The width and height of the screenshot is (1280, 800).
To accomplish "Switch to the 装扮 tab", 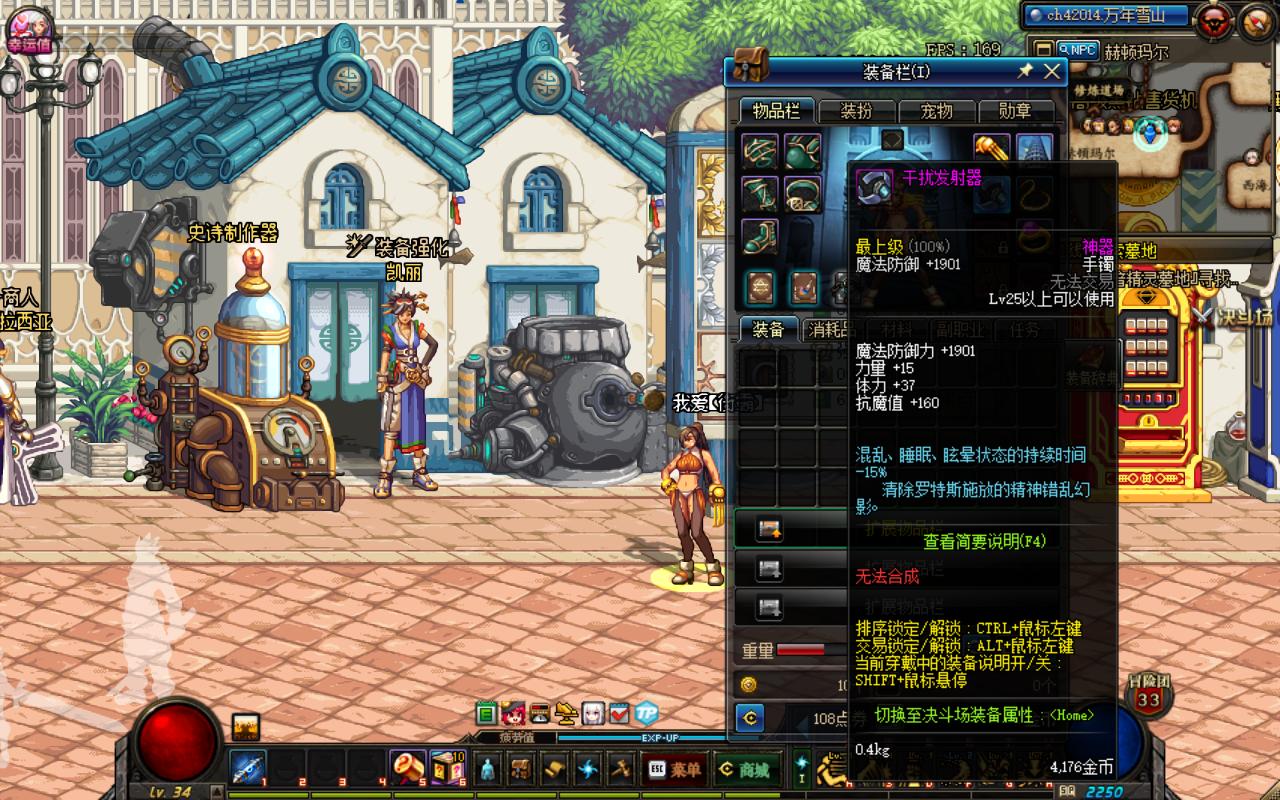I will (x=857, y=111).
